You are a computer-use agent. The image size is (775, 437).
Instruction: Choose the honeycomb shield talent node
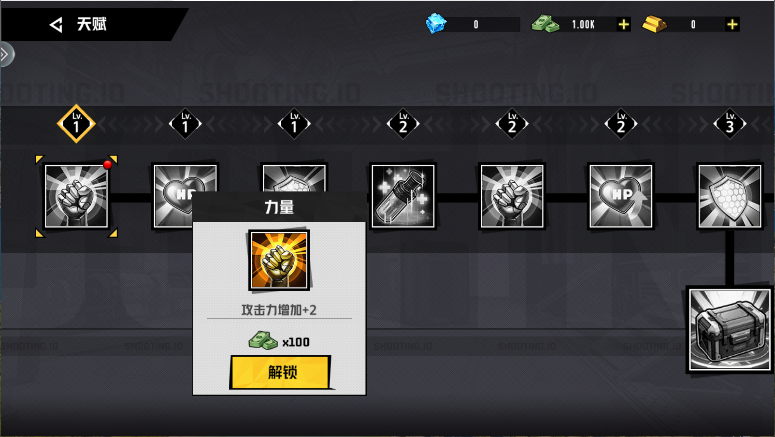click(729, 196)
